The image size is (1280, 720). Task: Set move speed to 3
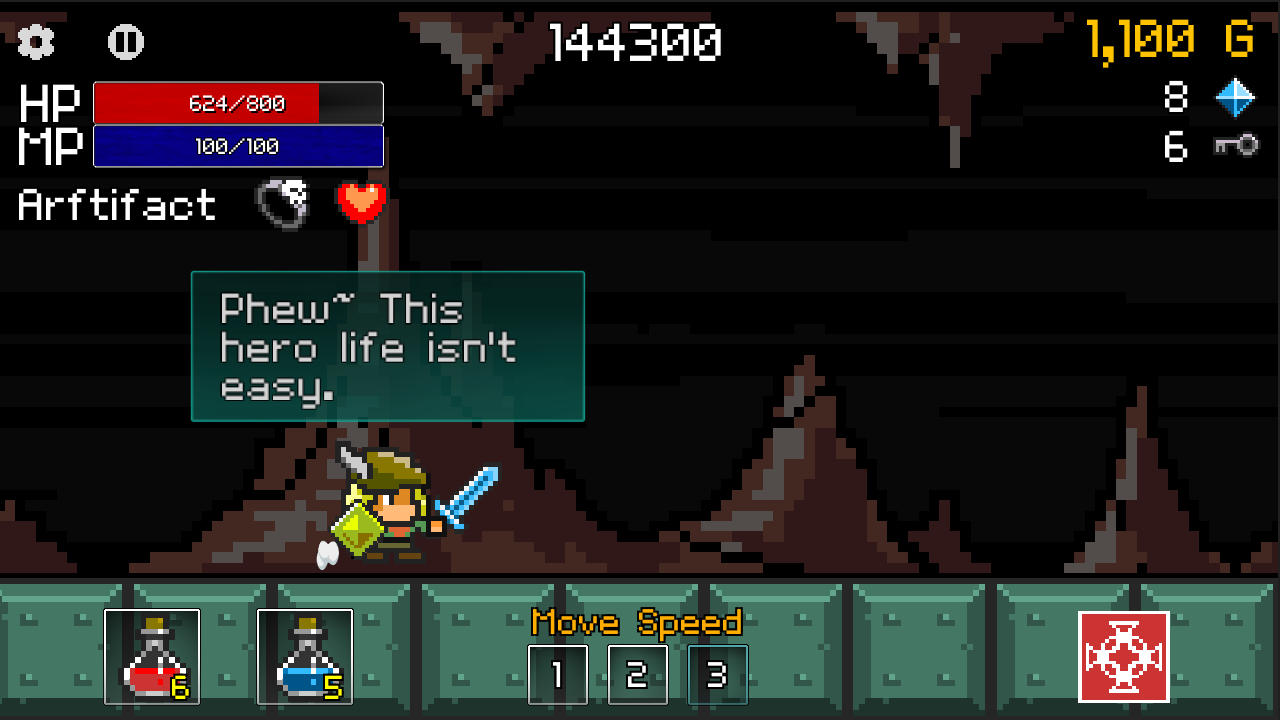pos(717,675)
